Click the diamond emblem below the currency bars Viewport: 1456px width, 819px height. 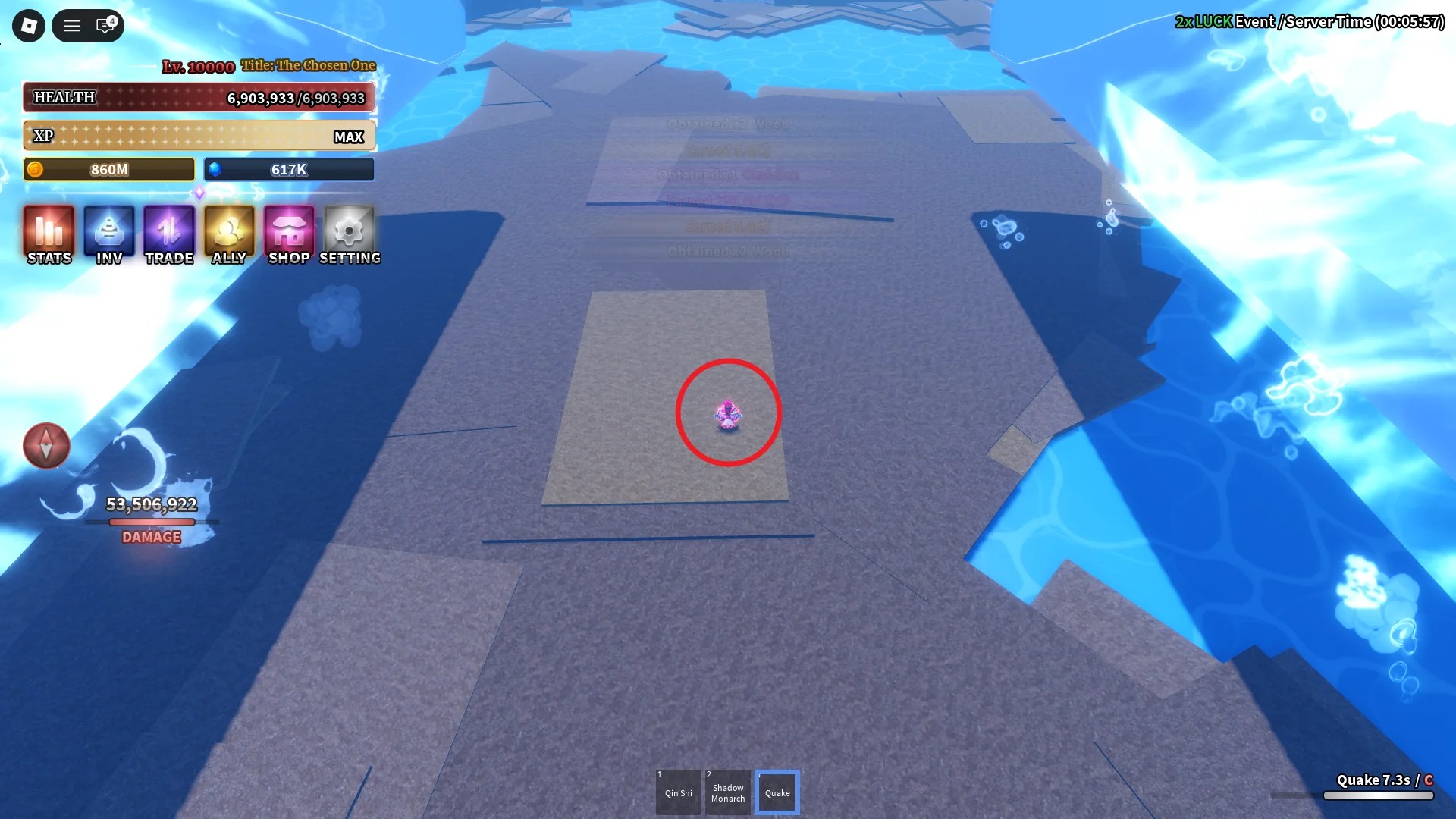[199, 192]
